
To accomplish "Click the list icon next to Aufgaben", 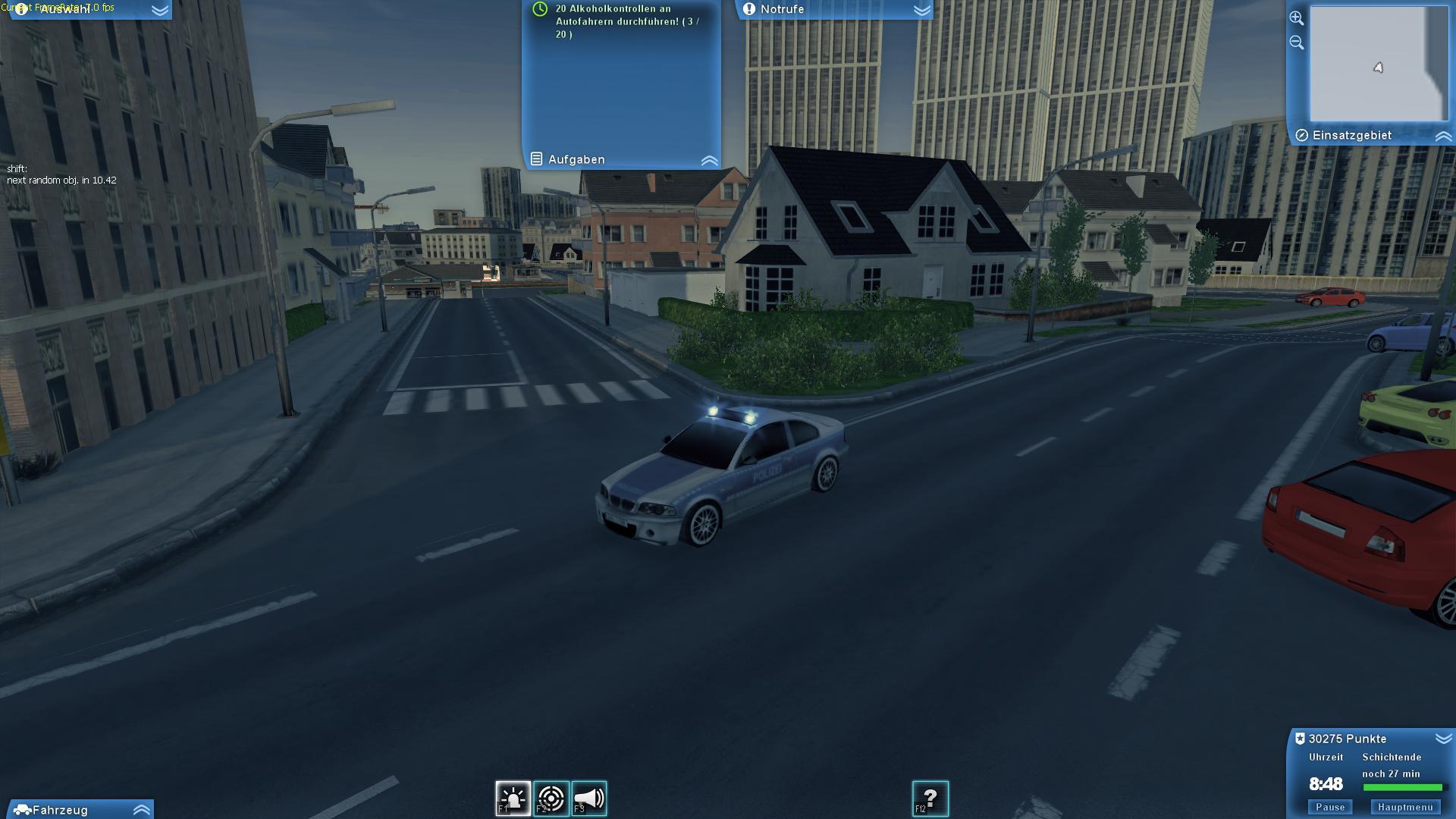I will pyautogui.click(x=538, y=159).
